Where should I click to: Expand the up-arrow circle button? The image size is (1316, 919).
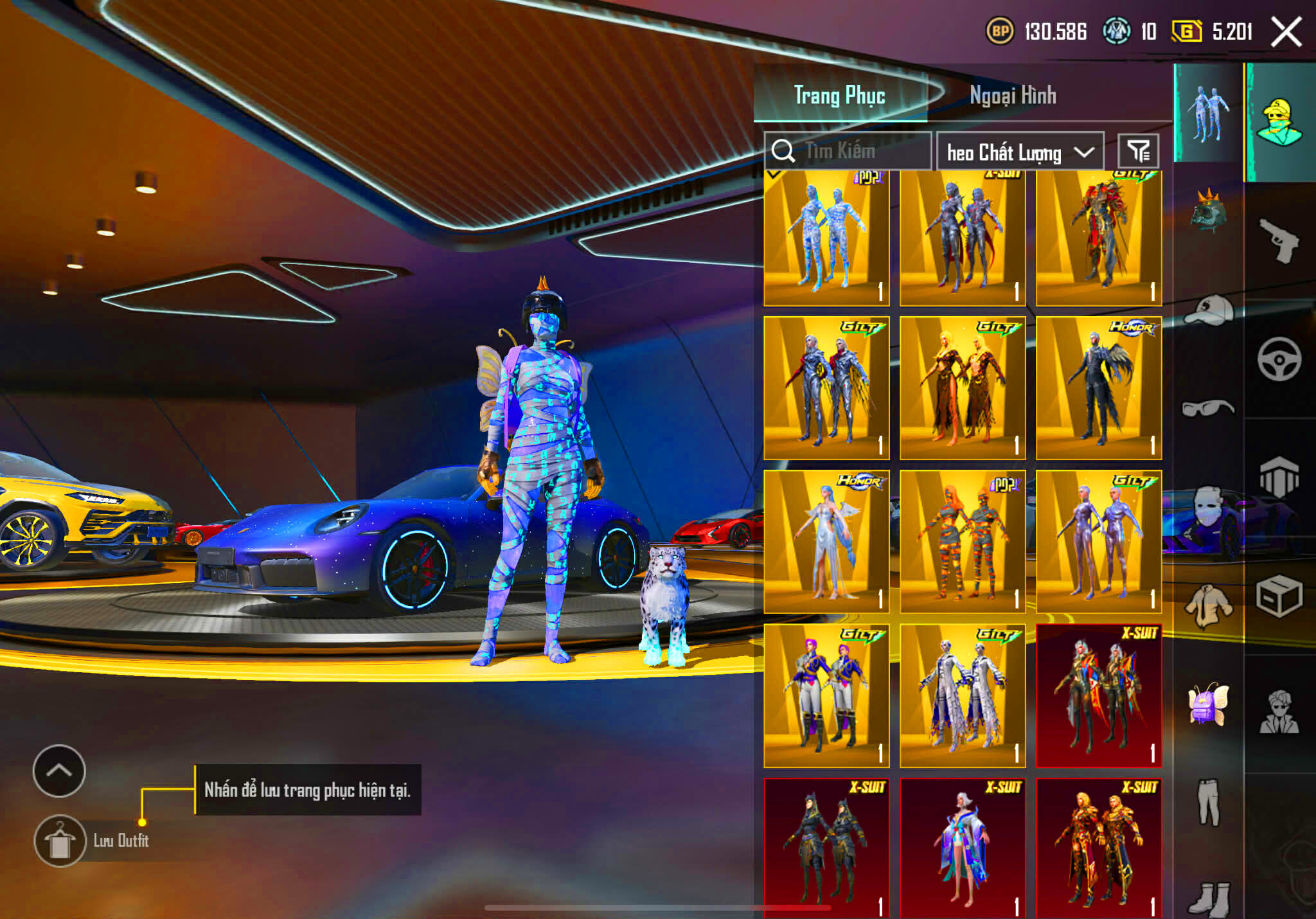pos(59,771)
